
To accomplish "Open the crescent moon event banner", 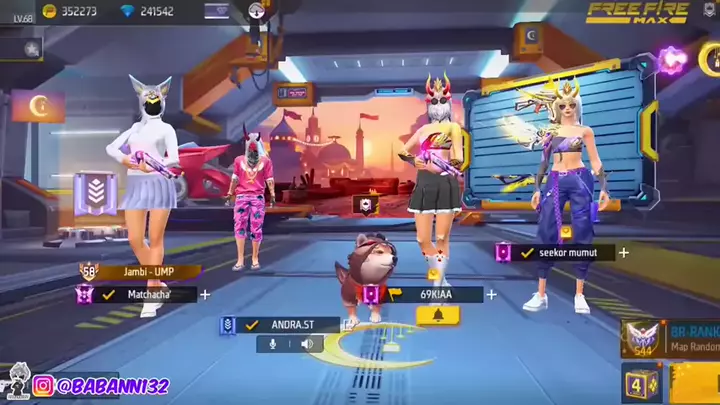I will 38,105.
